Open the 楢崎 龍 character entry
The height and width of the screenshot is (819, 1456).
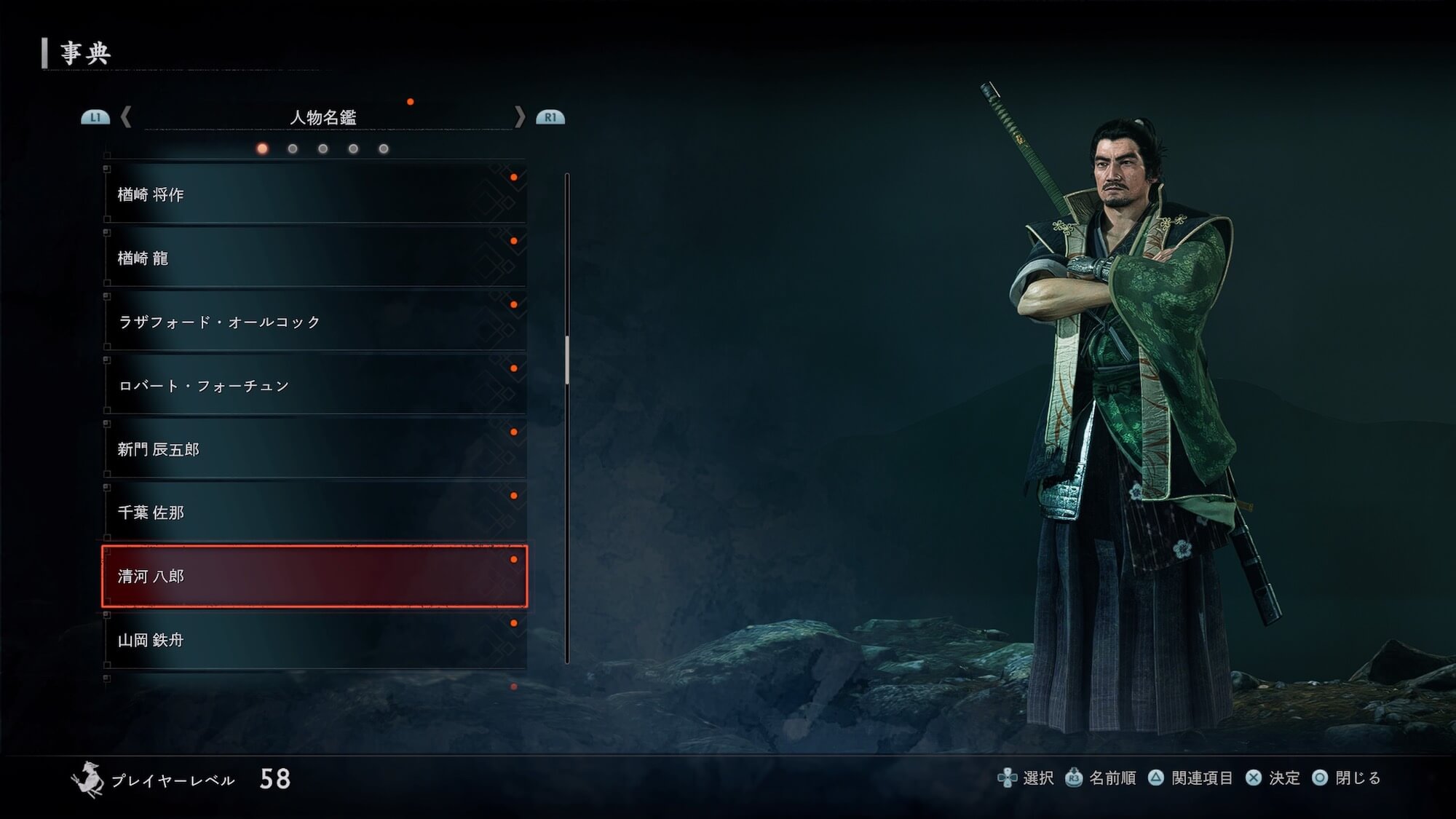point(314,258)
